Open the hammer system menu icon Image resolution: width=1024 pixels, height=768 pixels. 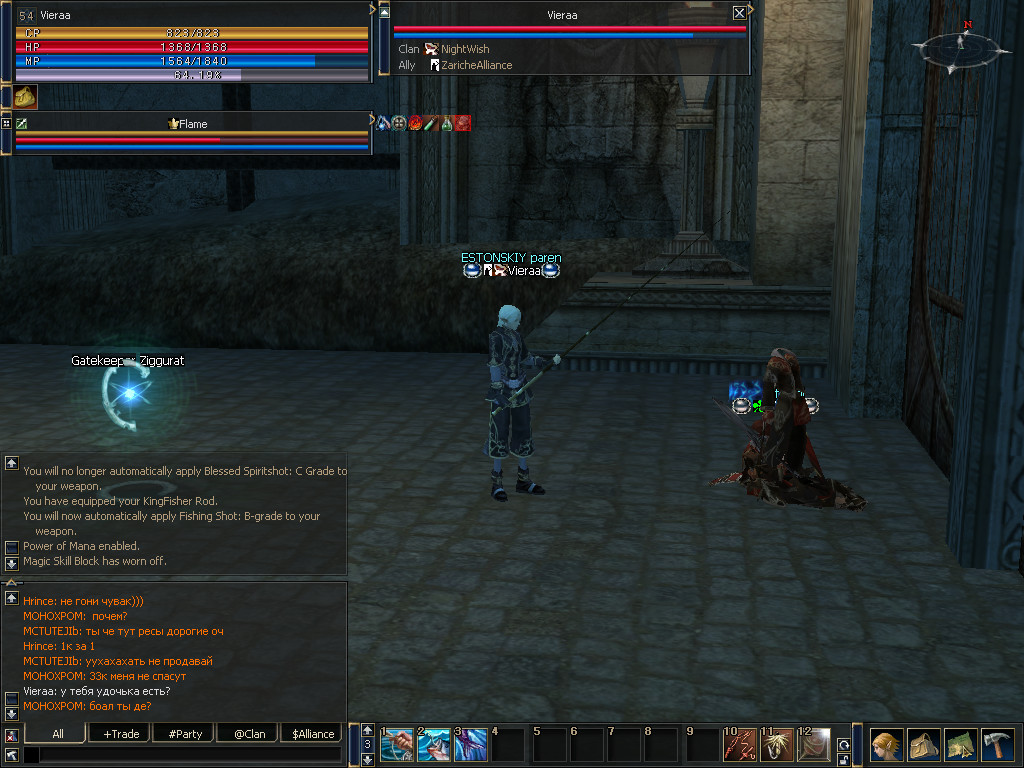[998, 745]
